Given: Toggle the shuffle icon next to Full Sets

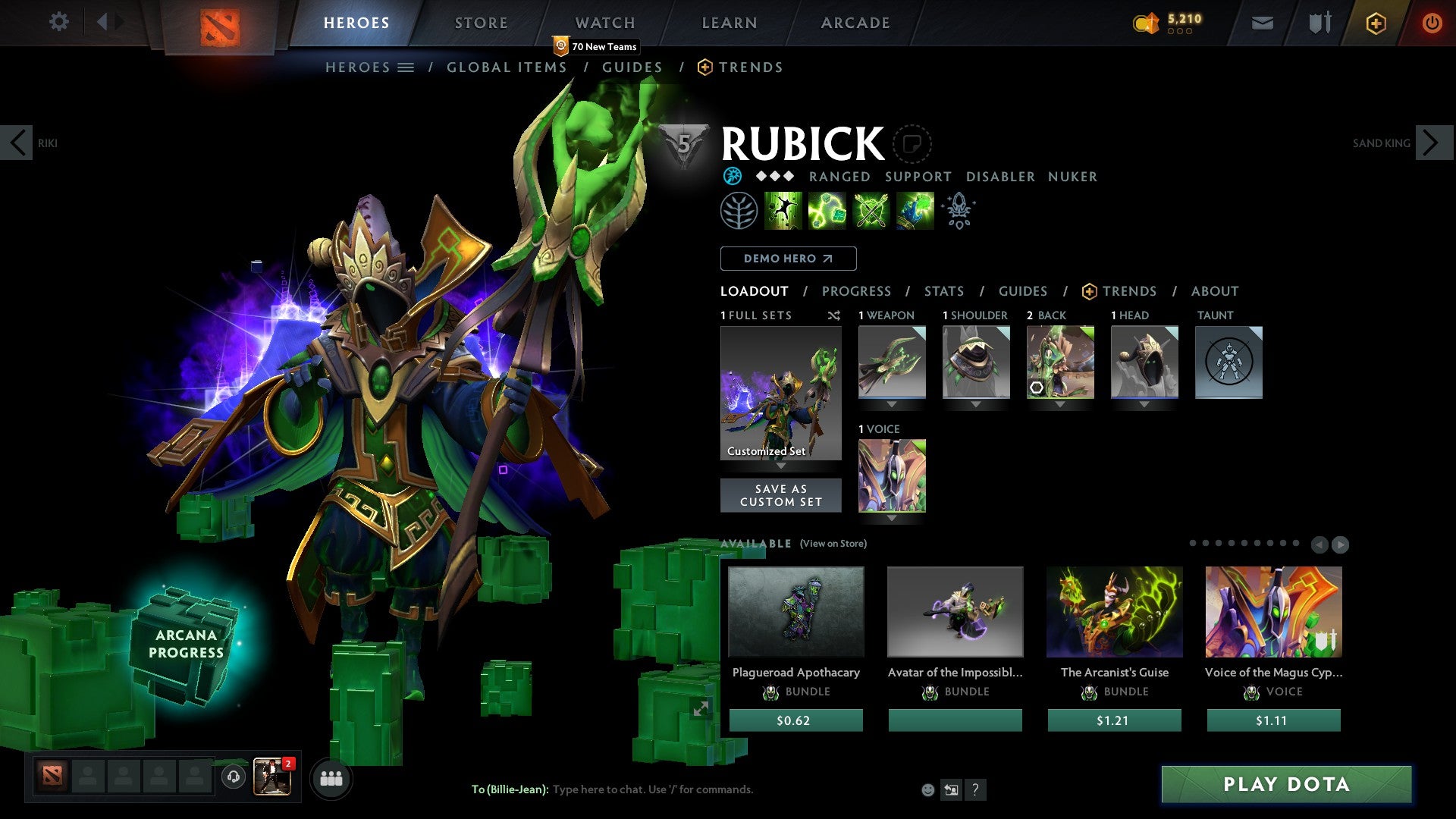Looking at the screenshot, I should coord(834,315).
